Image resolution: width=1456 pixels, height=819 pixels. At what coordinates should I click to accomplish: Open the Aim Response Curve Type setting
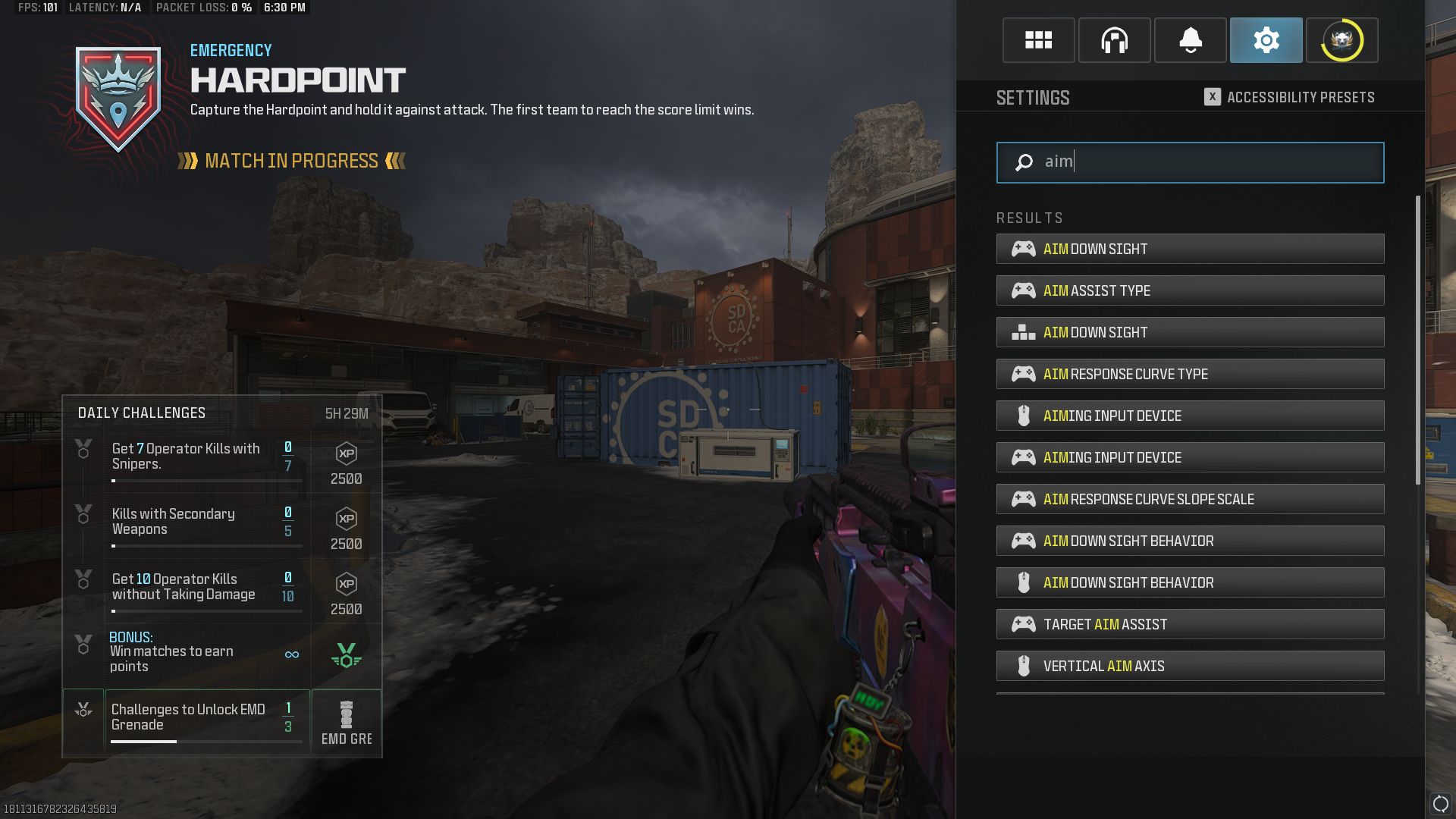tap(1190, 374)
